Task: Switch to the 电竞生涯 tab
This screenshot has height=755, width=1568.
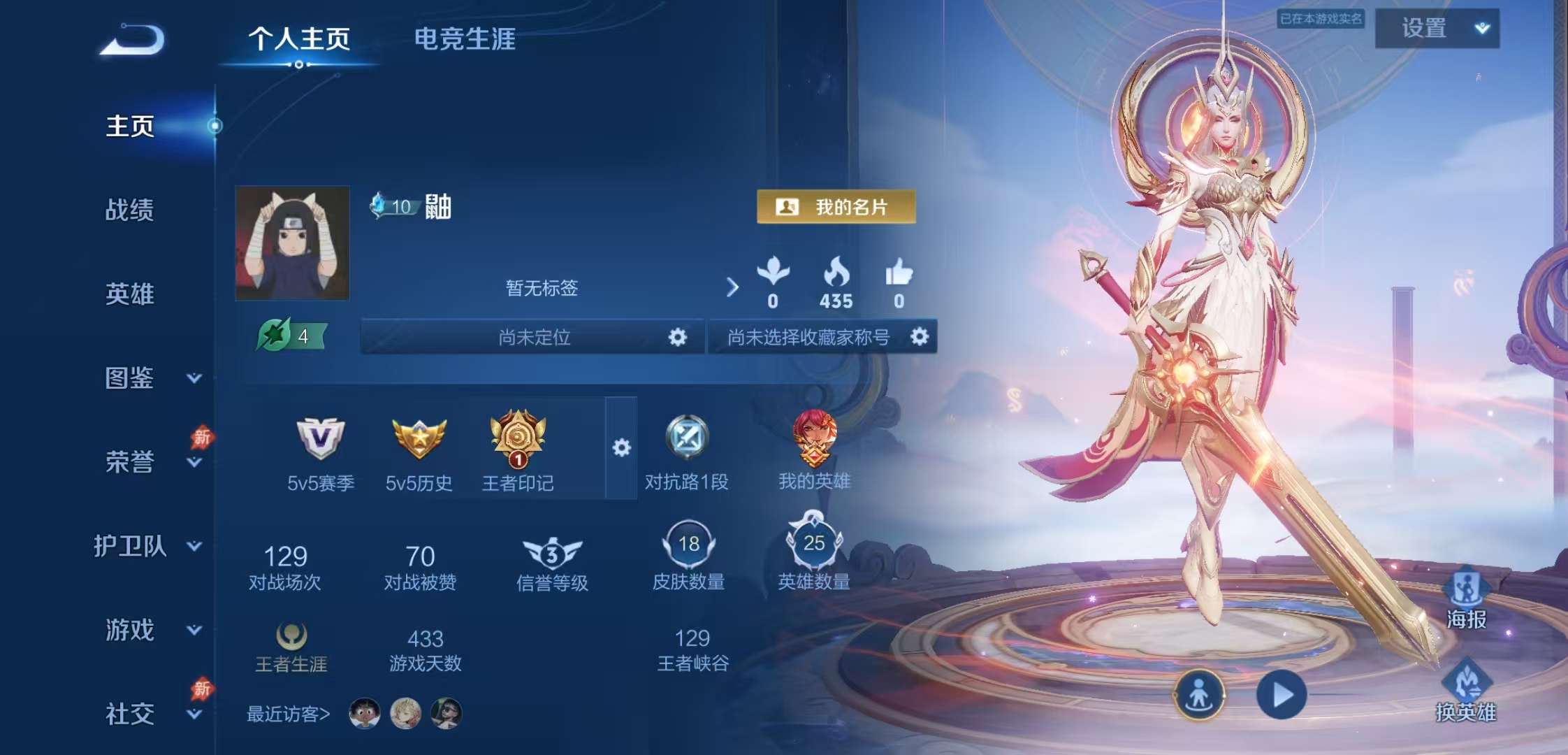Action: [463, 41]
